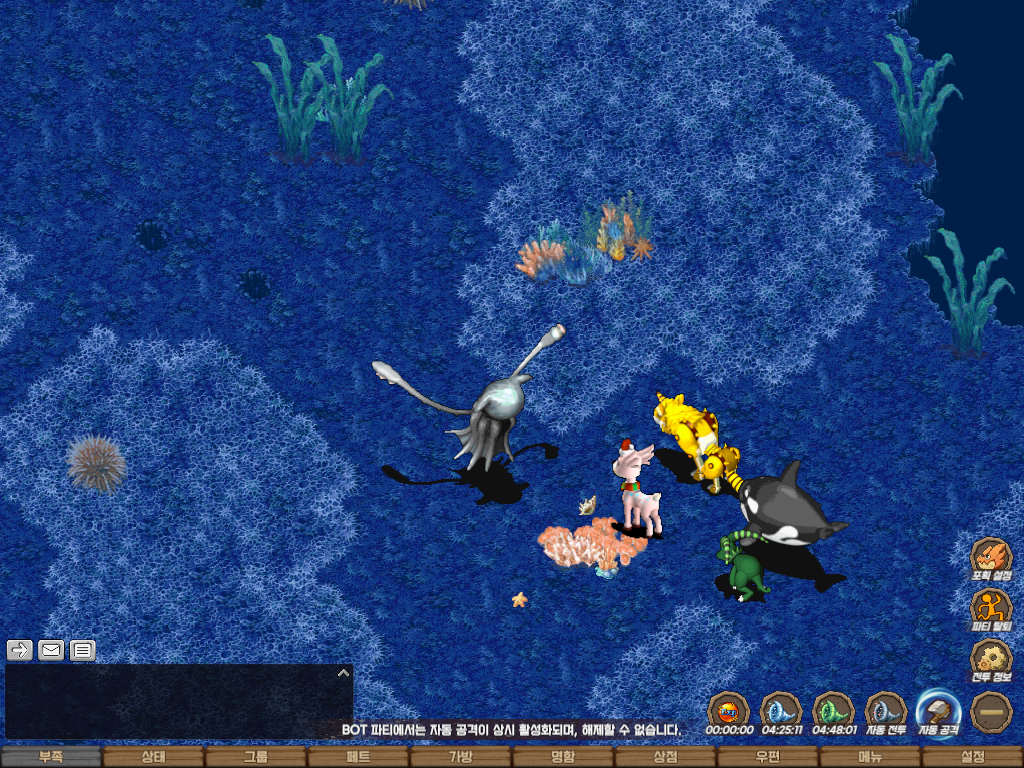This screenshot has width=1024, height=768.
Task: Click the arrow button above chat
Action: [20, 650]
